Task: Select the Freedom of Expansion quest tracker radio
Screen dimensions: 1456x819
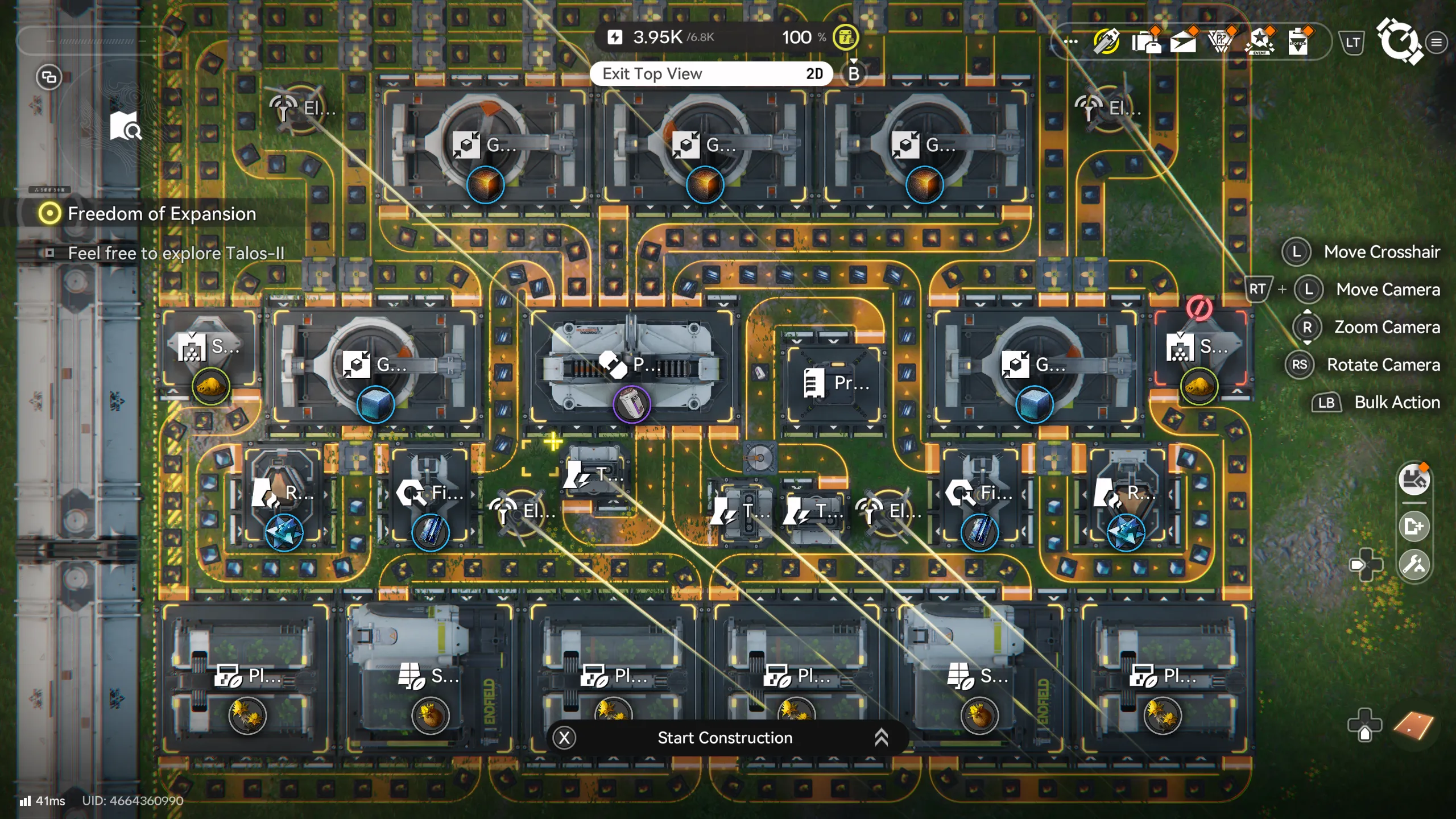Action: (x=50, y=213)
